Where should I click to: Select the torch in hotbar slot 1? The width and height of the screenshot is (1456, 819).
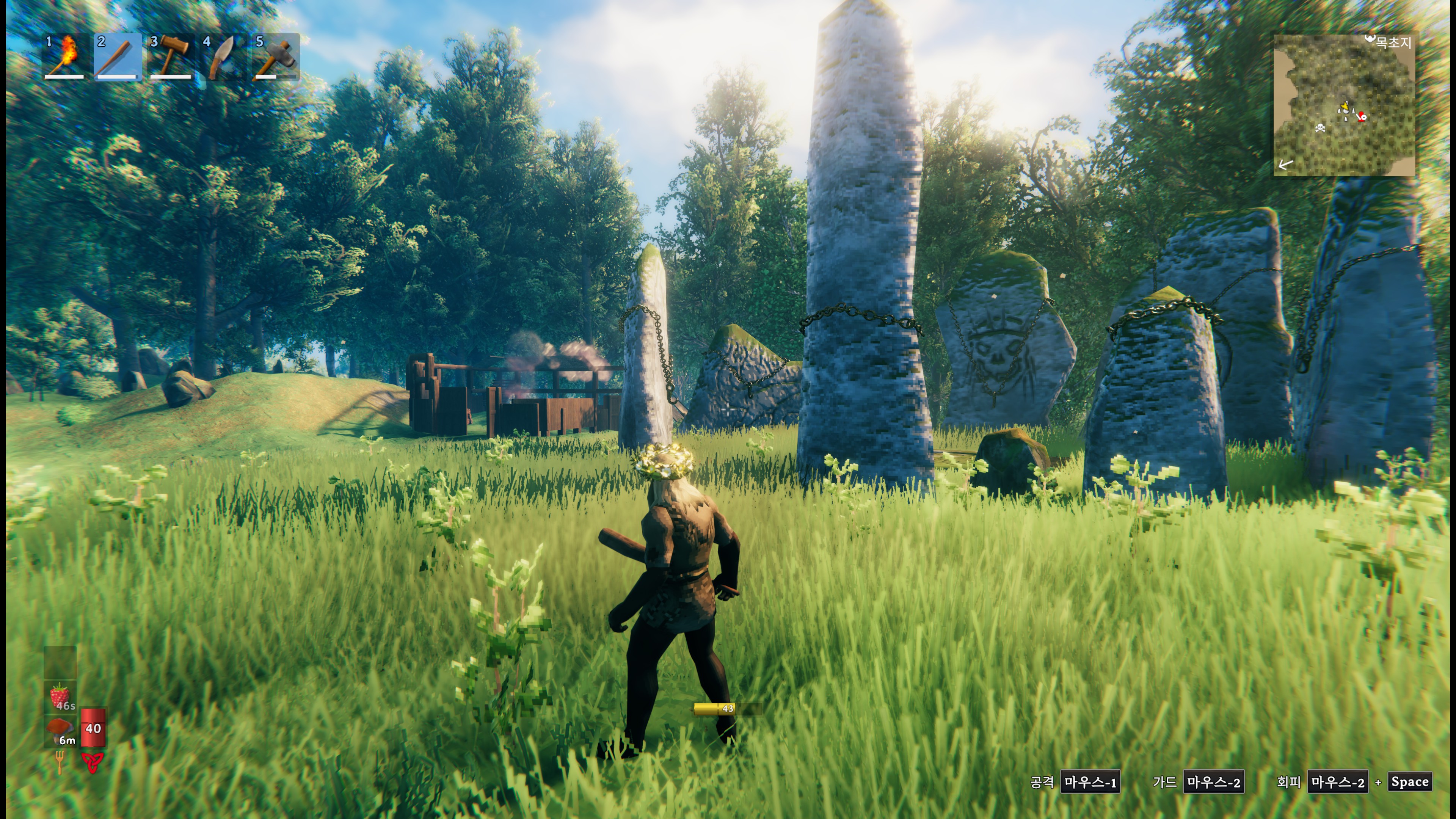pyautogui.click(x=64, y=56)
